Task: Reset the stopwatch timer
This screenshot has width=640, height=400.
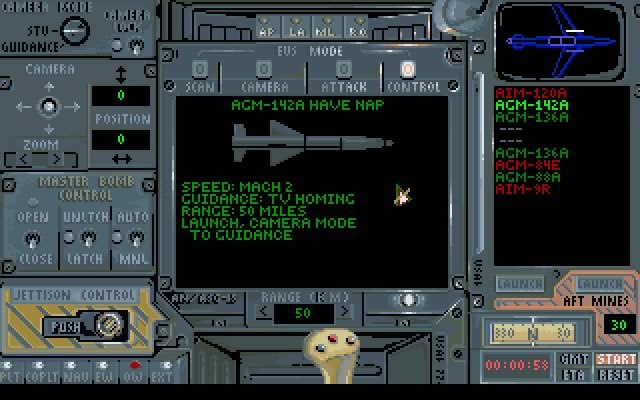Action: coord(616,372)
